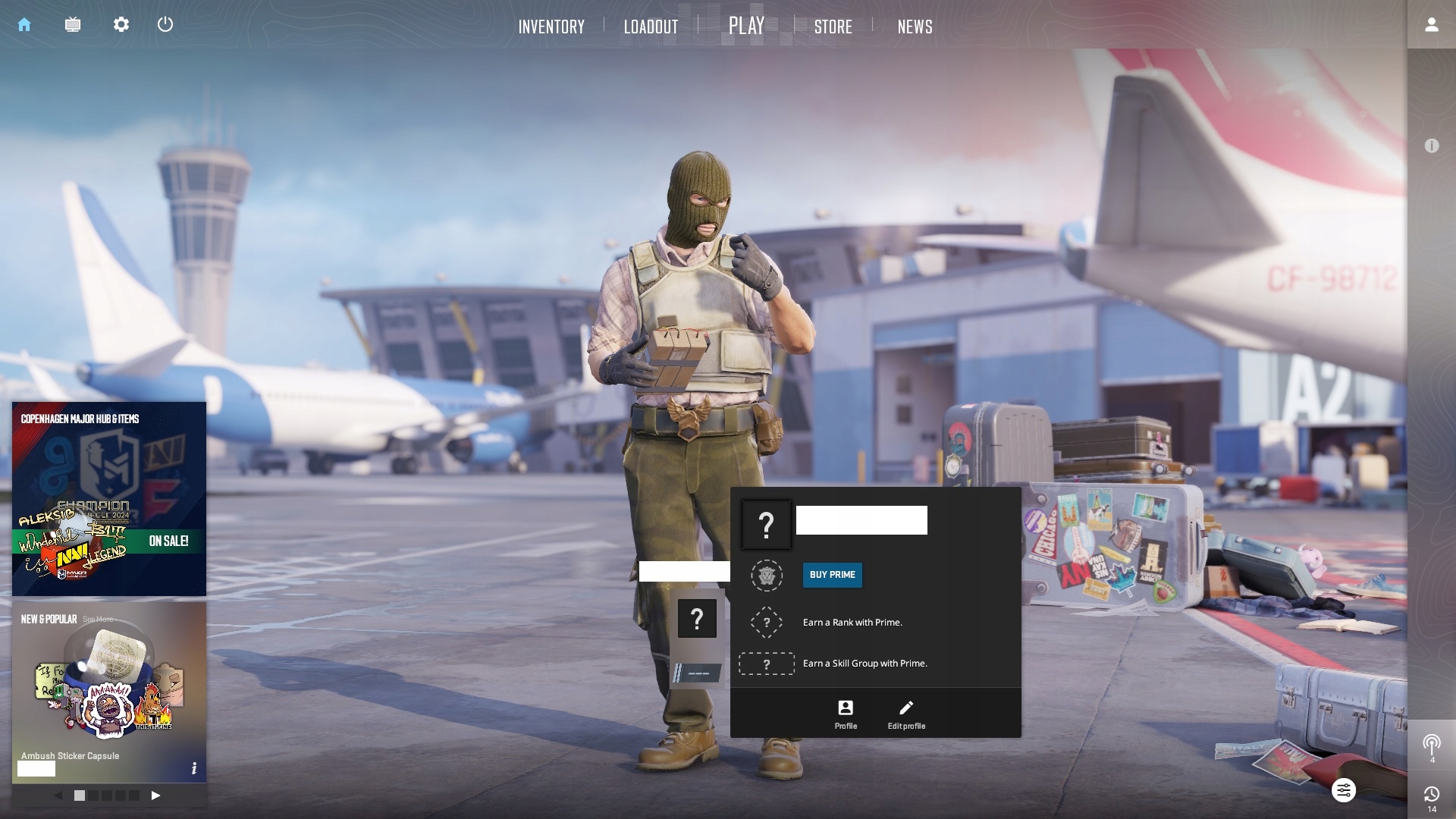1456x819 pixels.
Task: Select the Play tab
Action: click(746, 26)
